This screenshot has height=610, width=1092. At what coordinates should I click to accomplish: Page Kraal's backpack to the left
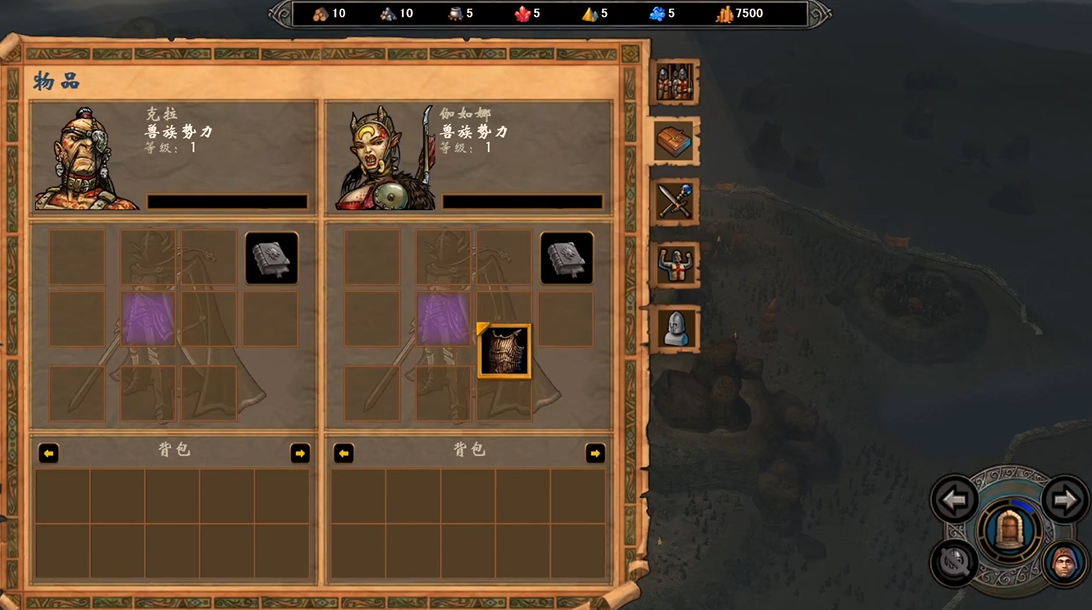click(48, 453)
